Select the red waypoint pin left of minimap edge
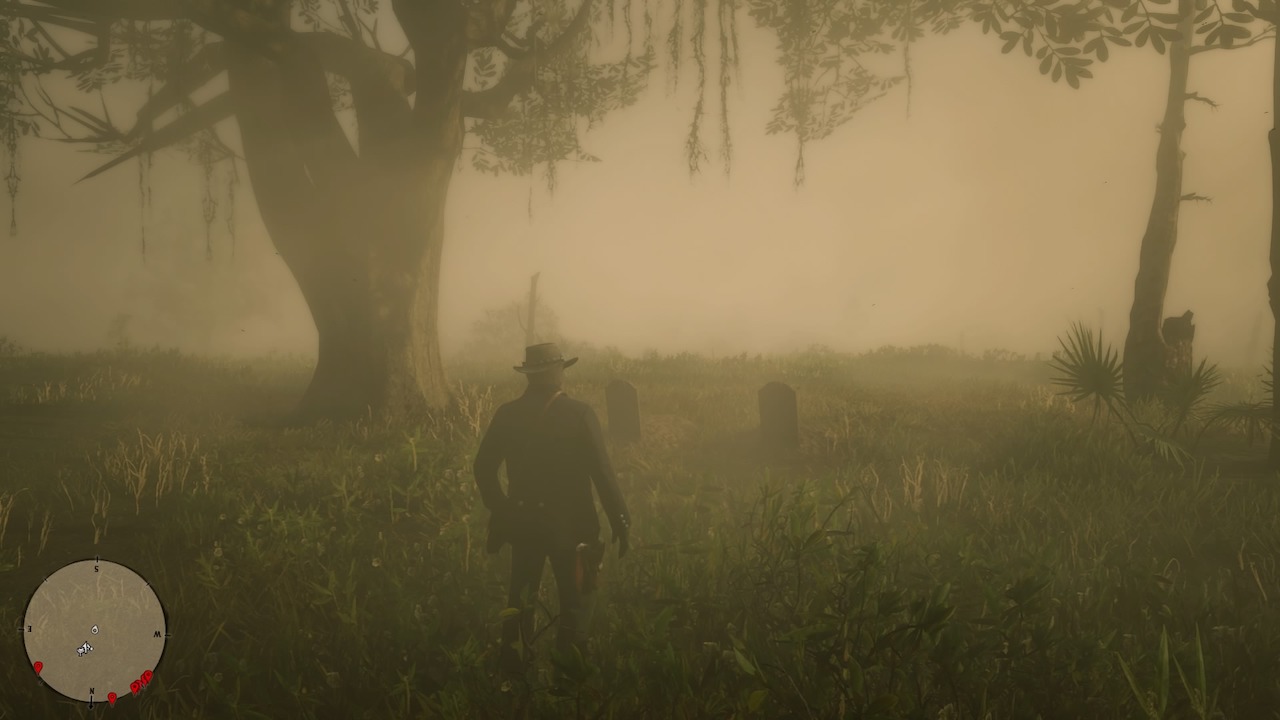1280x720 pixels. pos(38,666)
